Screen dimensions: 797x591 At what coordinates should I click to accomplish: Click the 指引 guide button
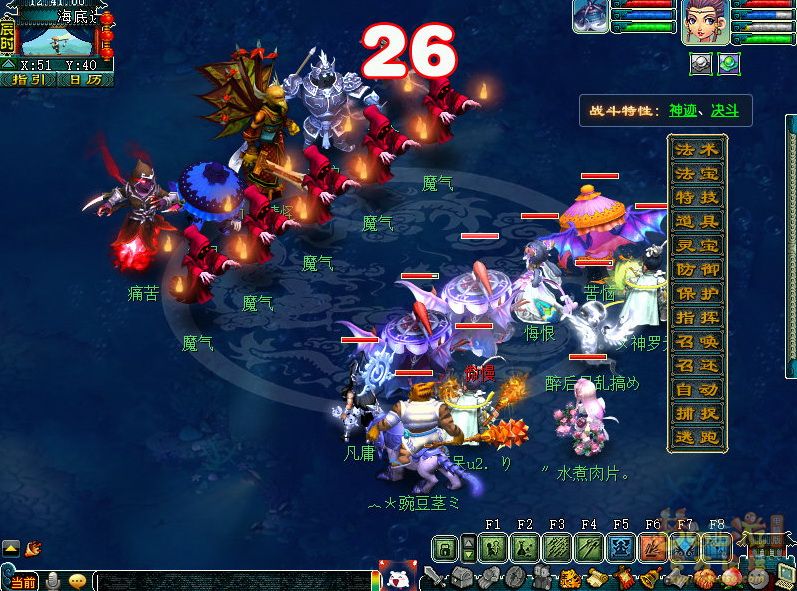[x=28, y=79]
